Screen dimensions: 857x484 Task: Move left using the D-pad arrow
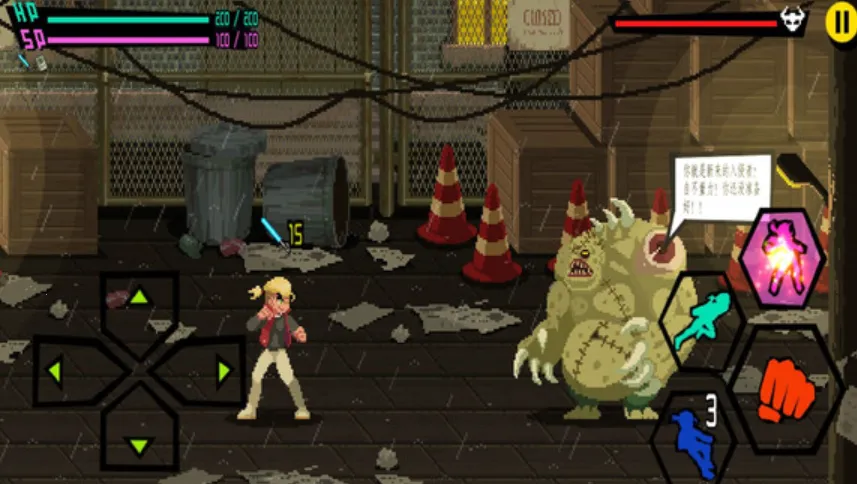coord(56,372)
